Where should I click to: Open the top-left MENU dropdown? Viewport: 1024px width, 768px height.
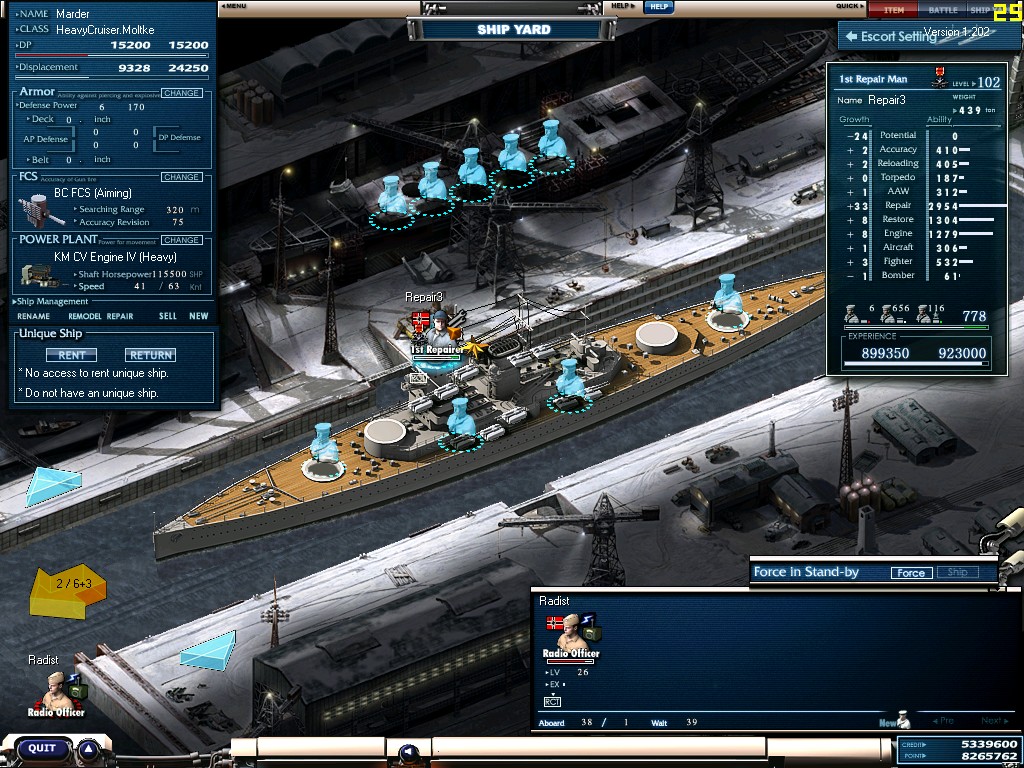(x=234, y=6)
